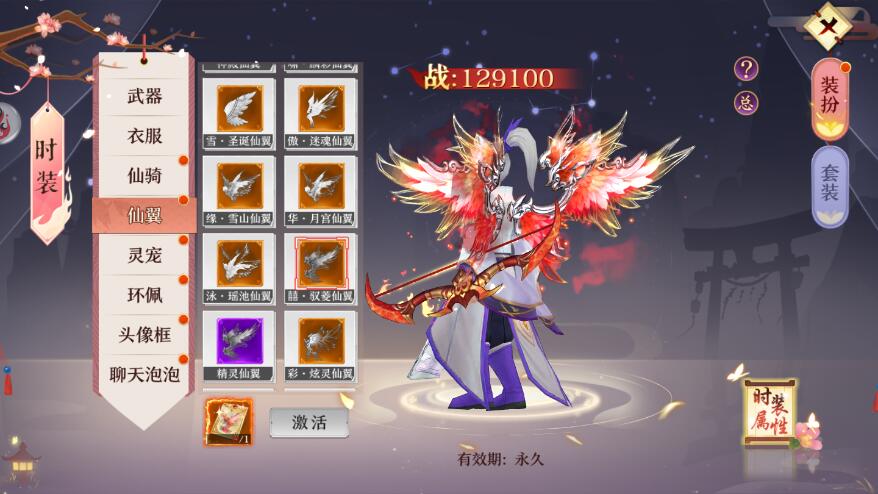Switch to the 装扮 tab
Image resolution: width=878 pixels, height=494 pixels.
tap(830, 97)
